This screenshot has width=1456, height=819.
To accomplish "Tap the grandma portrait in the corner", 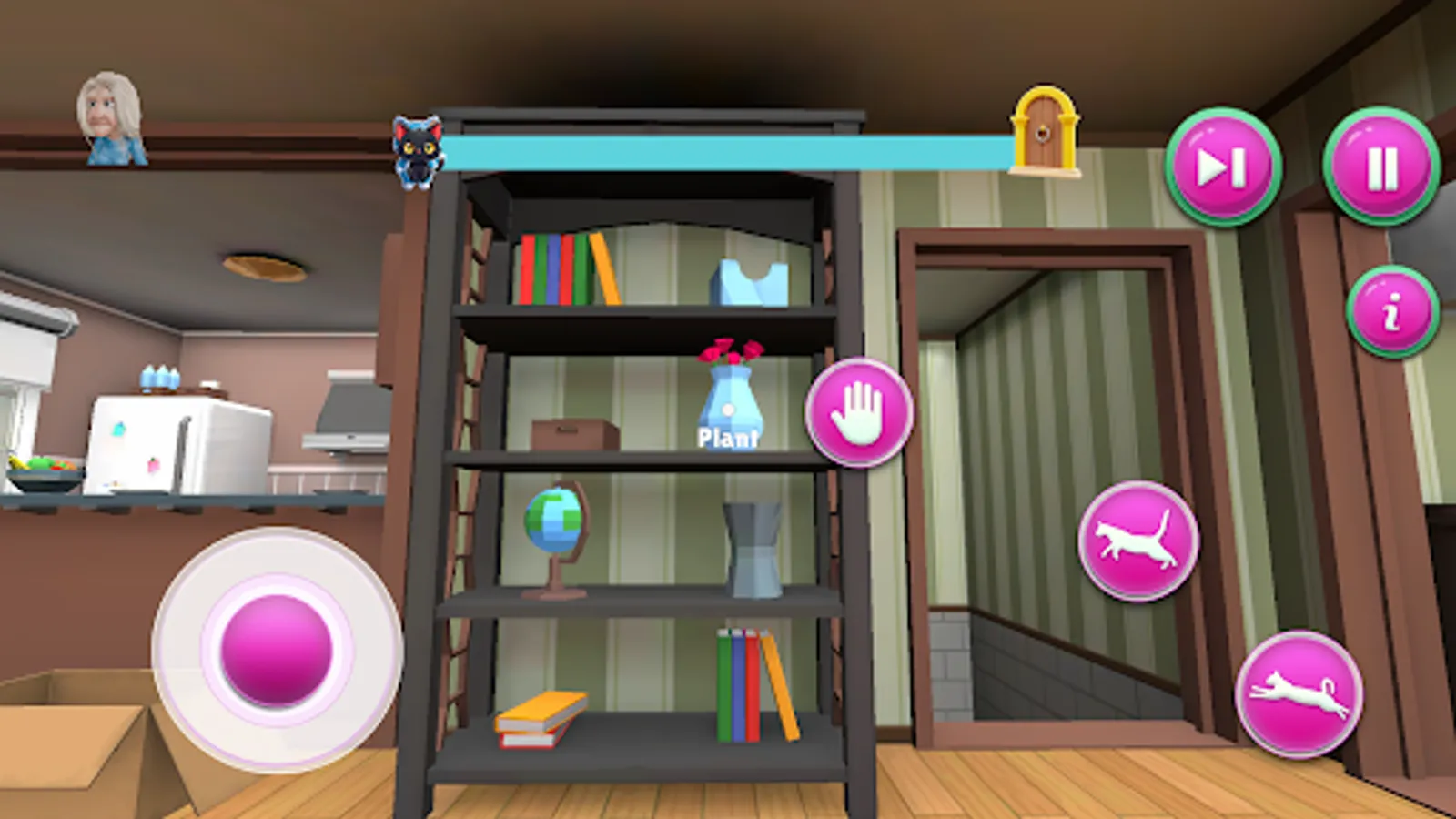I will pyautogui.click(x=110, y=114).
